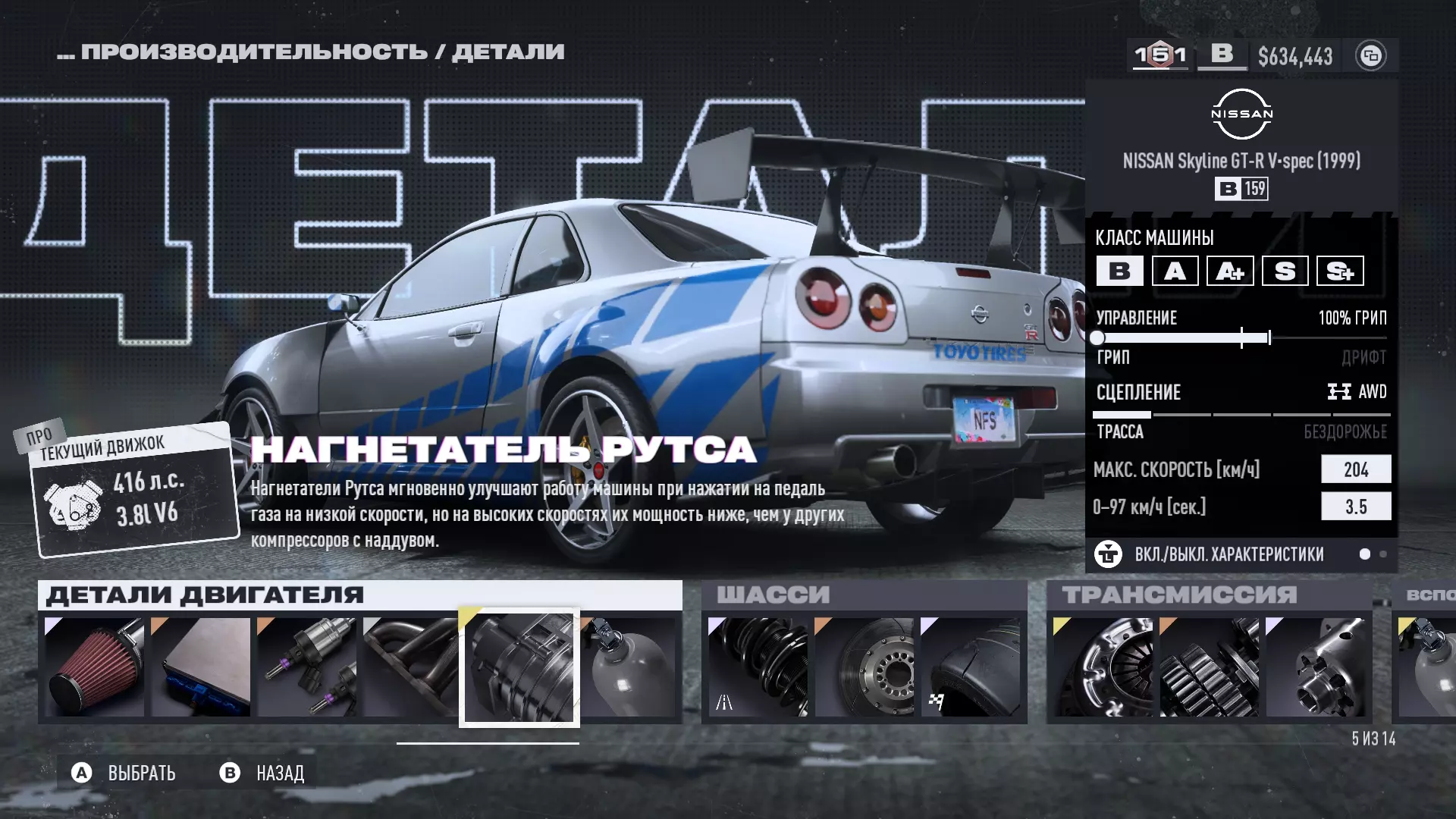Viewport: 1456px width, 819px height.
Task: Switch to the ШАССИ category
Action: pyautogui.click(x=773, y=595)
